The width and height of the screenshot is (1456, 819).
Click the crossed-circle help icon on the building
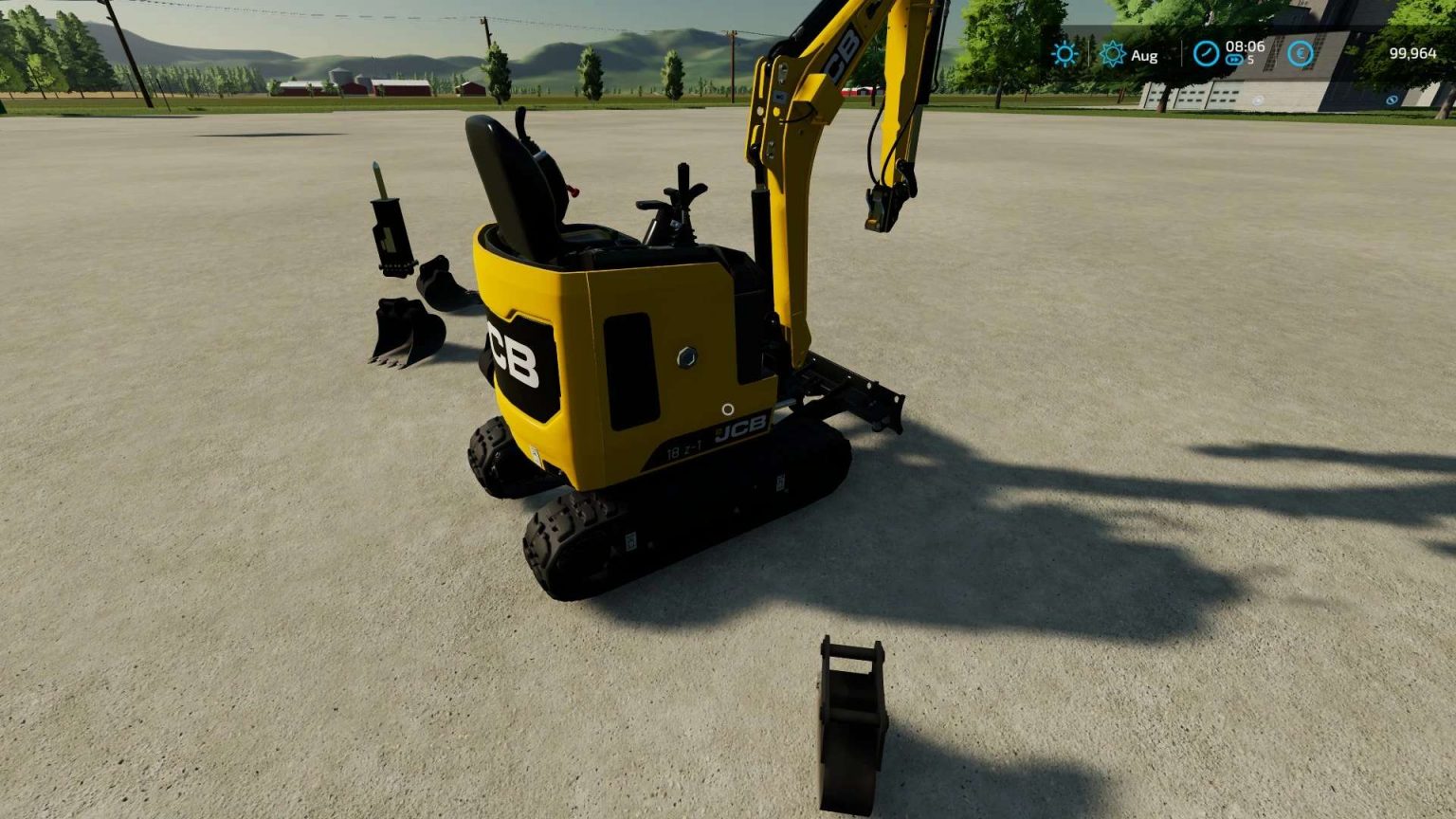click(x=1391, y=99)
